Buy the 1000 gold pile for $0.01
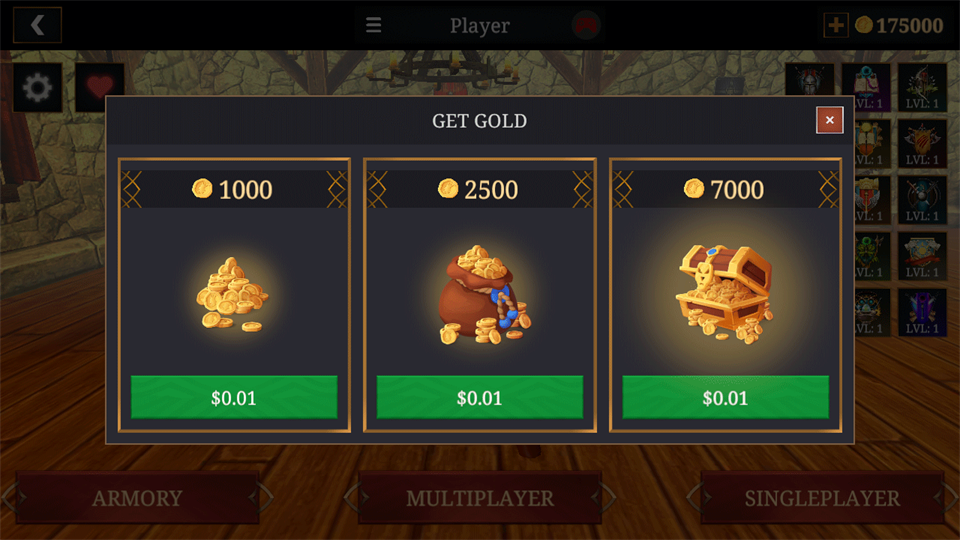This screenshot has height=540, width=960. (x=234, y=397)
